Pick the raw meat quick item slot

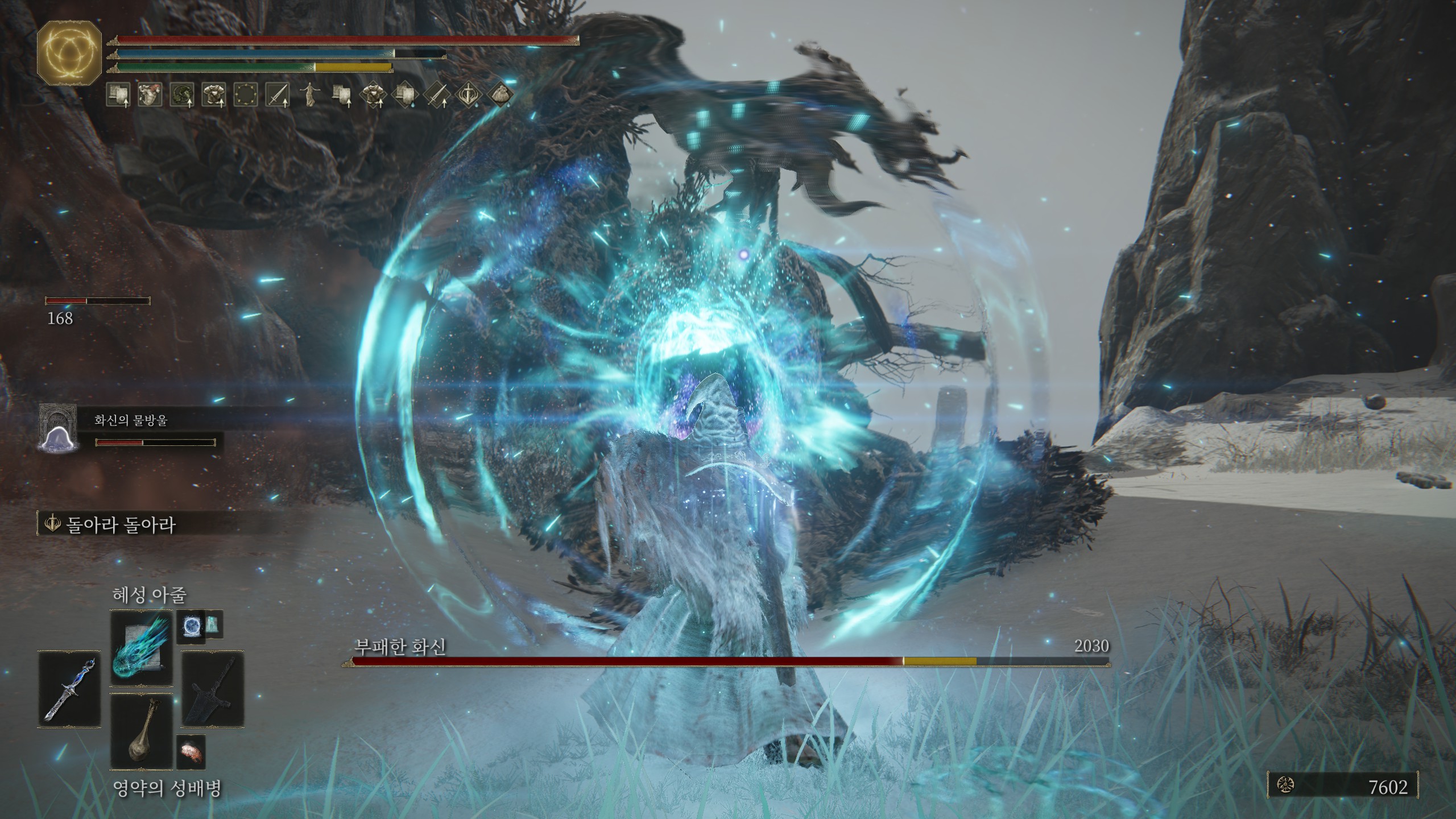191,751
